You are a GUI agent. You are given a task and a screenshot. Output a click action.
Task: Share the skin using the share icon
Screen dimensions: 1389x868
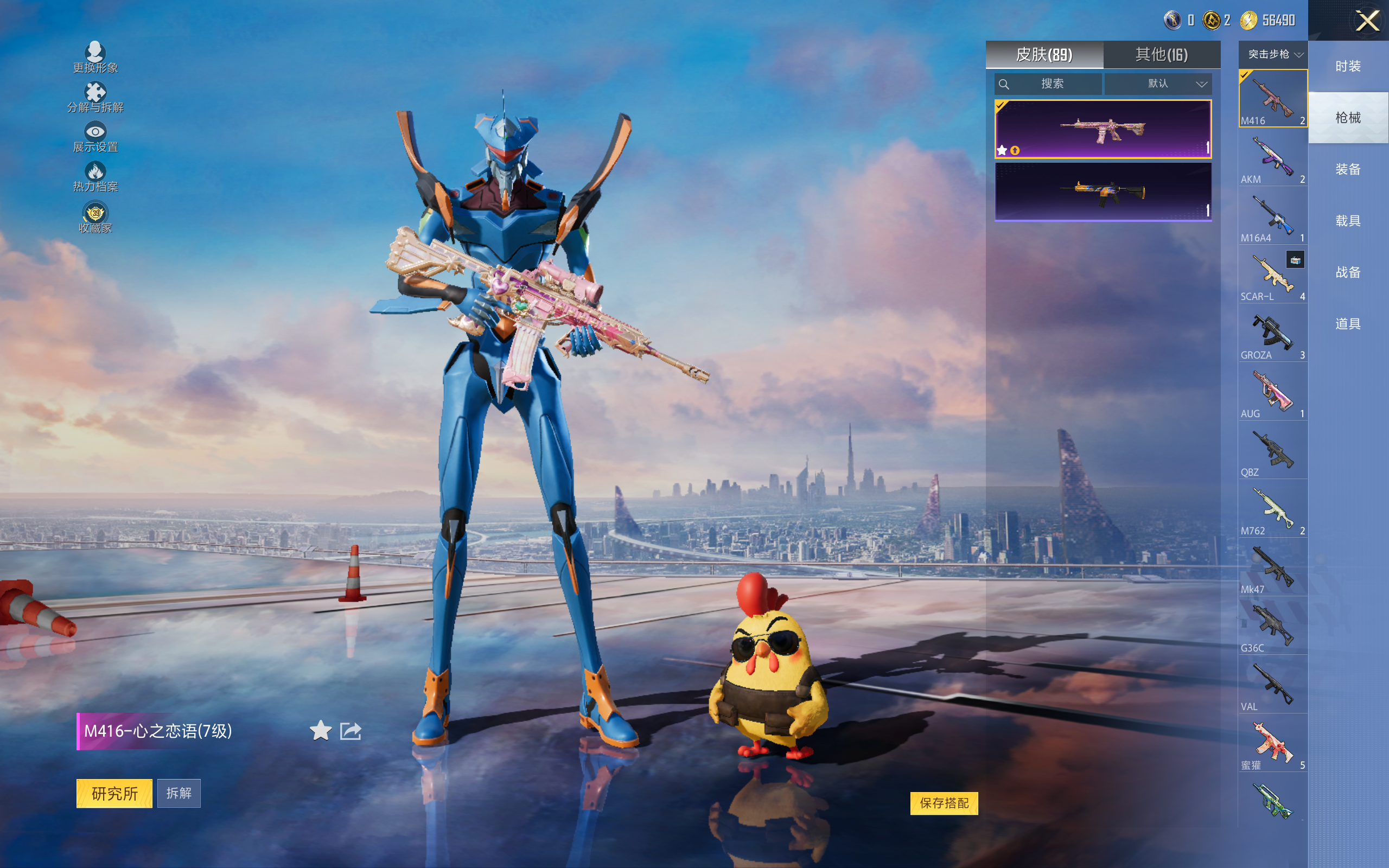click(351, 731)
